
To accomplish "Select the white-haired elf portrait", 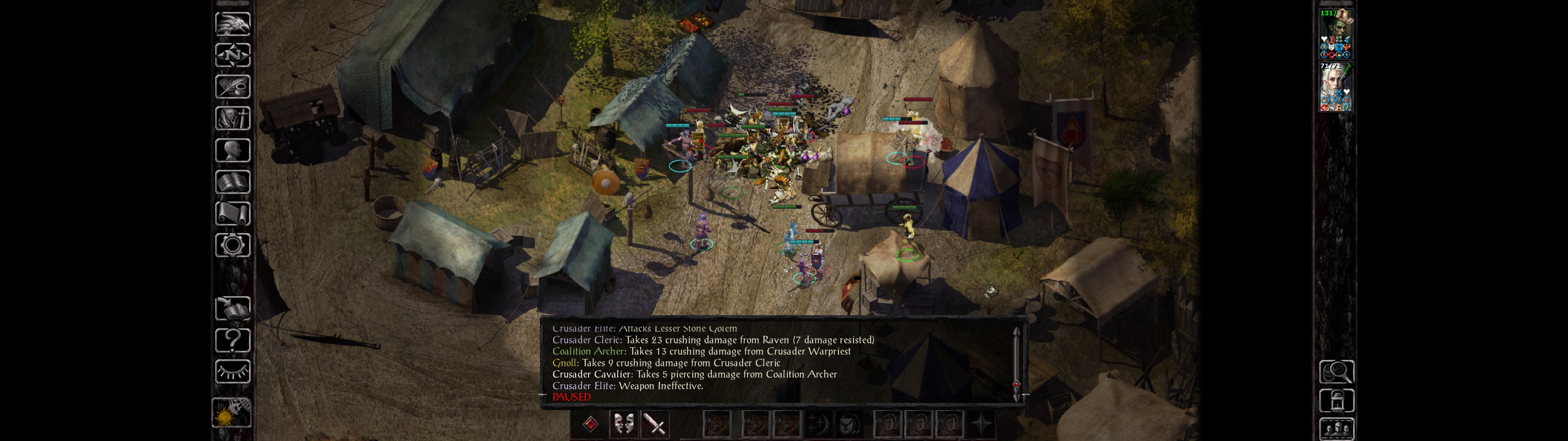I will pyautogui.click(x=1336, y=86).
